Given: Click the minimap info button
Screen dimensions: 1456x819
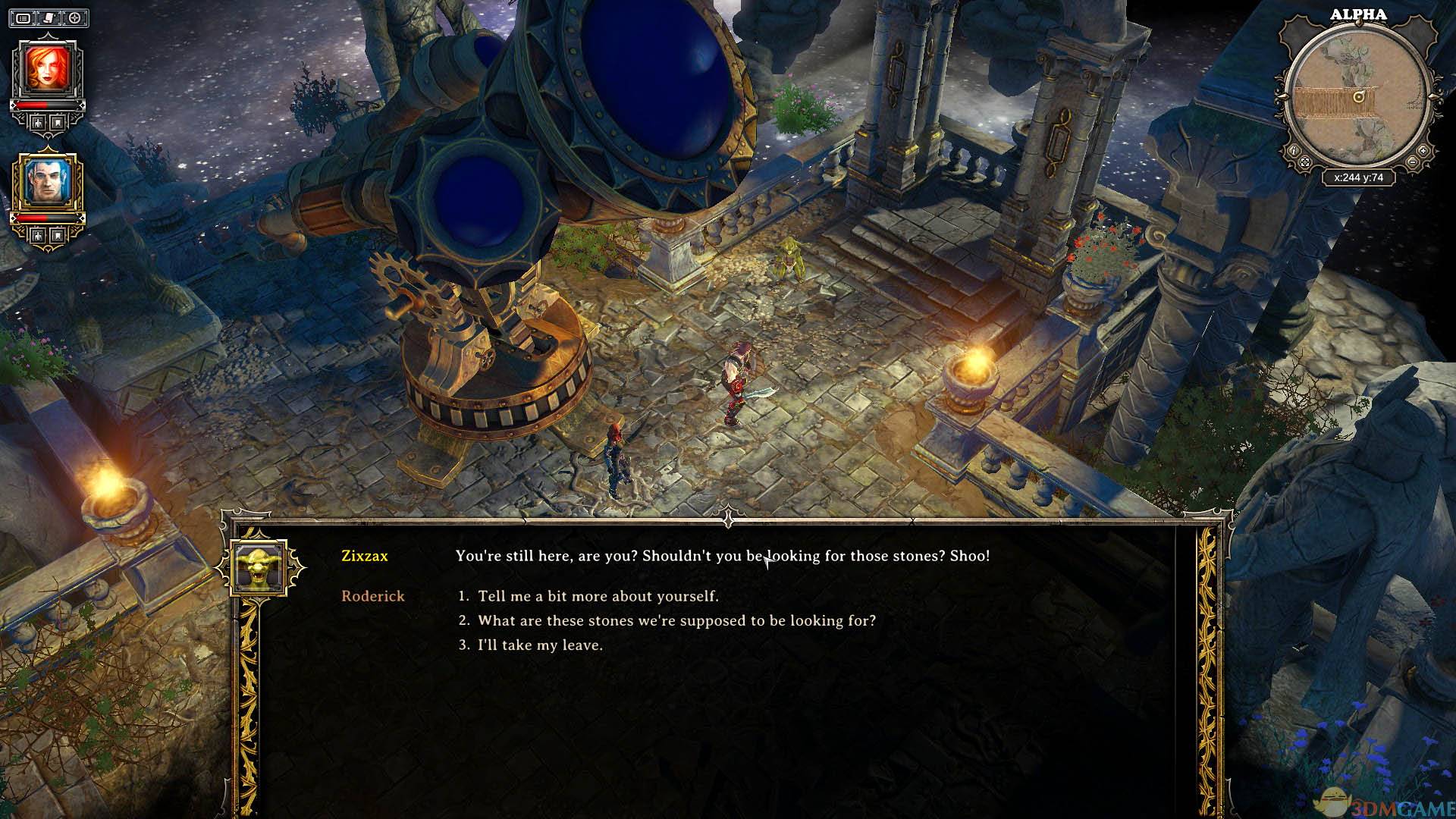Looking at the screenshot, I should (x=1294, y=151).
